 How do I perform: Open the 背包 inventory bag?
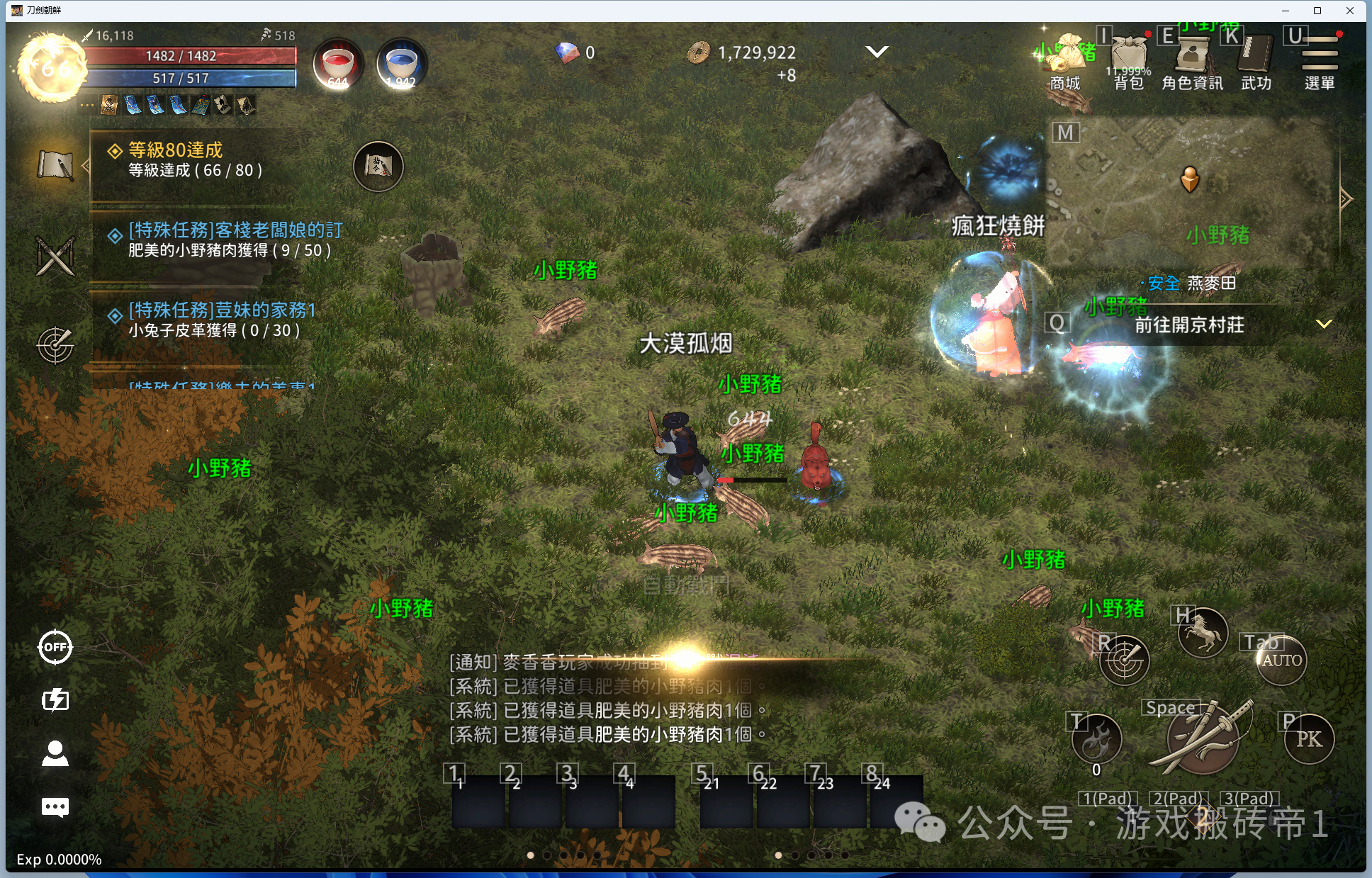click(x=1129, y=62)
